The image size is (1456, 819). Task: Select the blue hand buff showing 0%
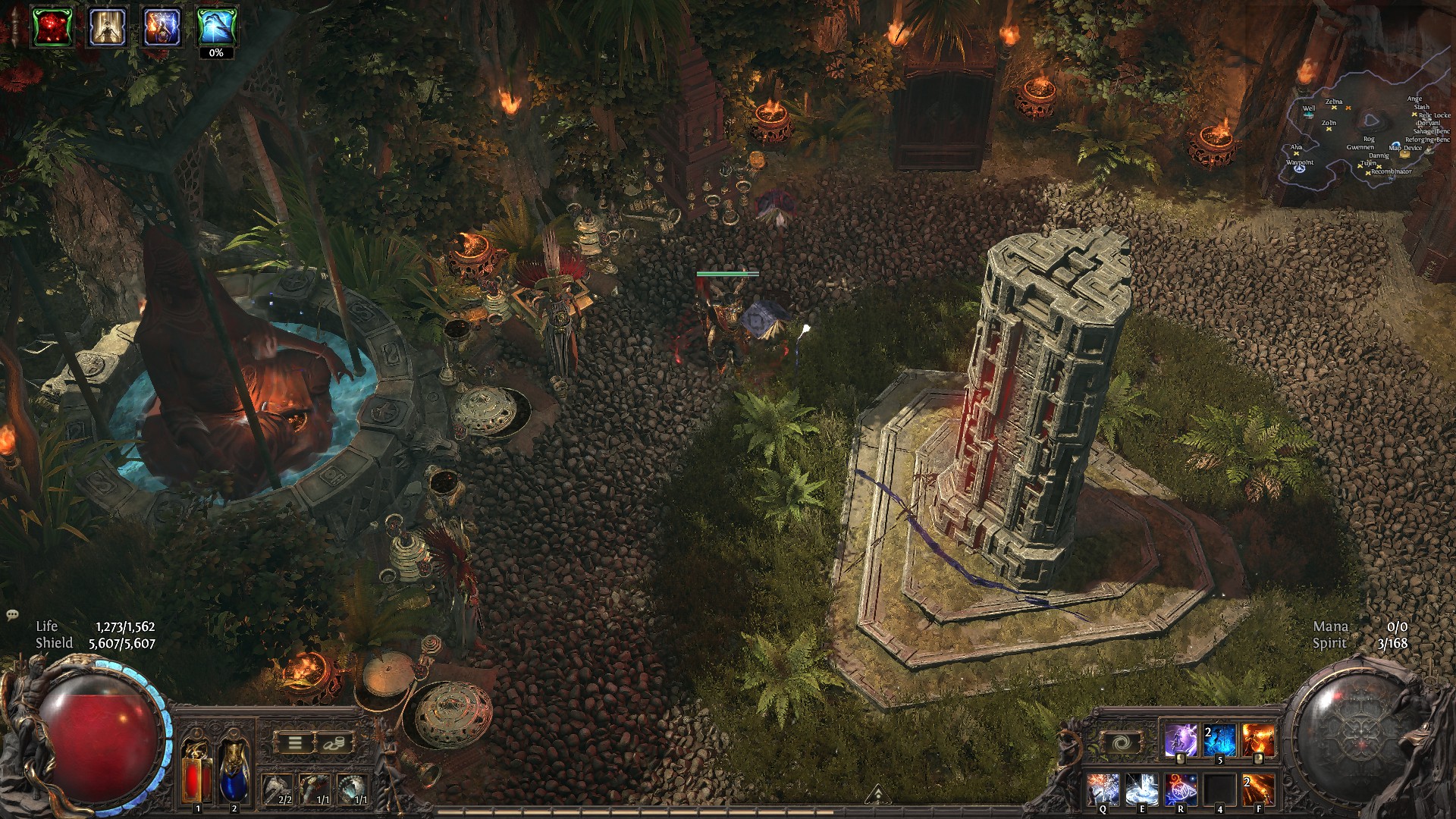pos(216,27)
